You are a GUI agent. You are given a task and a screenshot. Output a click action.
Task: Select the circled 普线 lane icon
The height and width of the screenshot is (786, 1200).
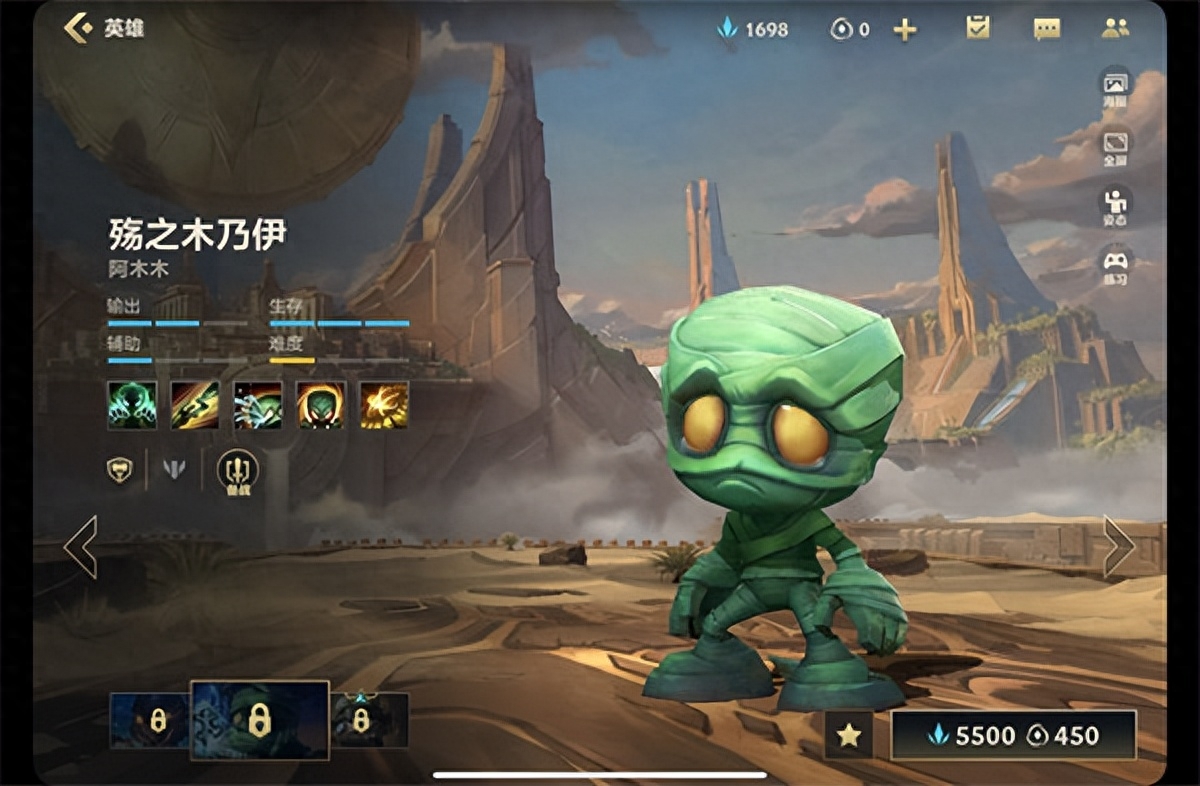tap(237, 470)
